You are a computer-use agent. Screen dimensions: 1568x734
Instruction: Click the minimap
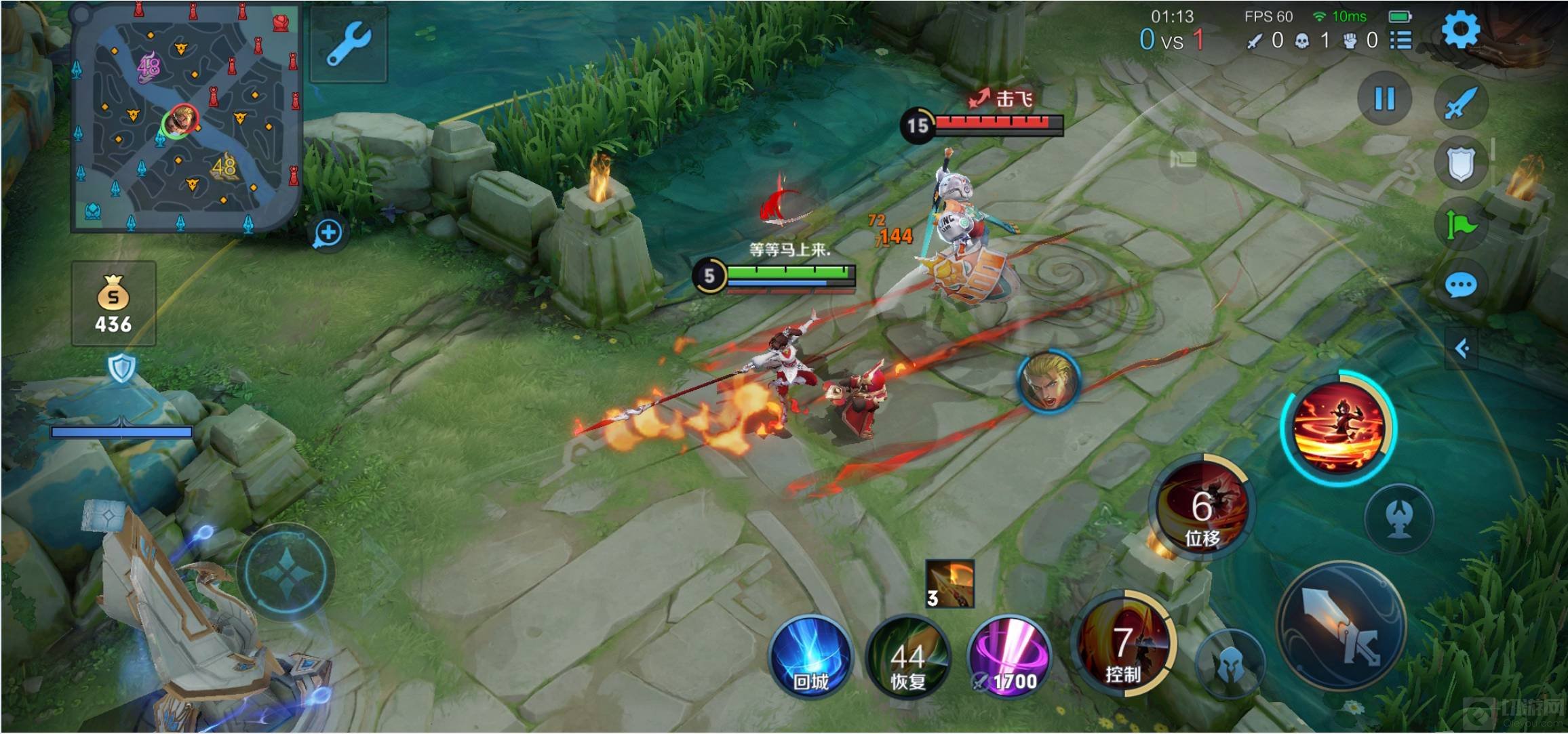(187, 119)
